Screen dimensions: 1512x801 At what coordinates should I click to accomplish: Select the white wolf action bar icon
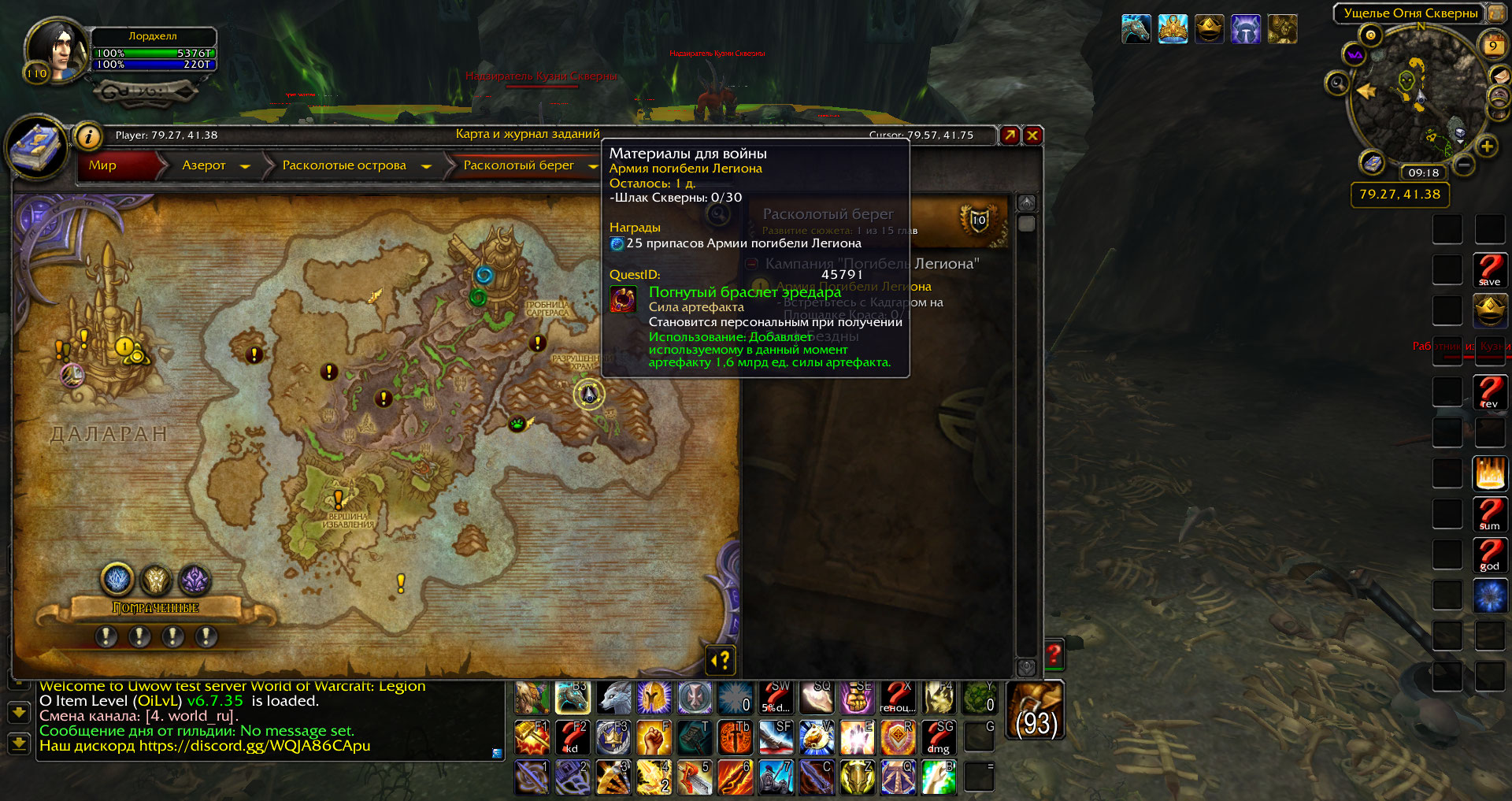(x=613, y=698)
